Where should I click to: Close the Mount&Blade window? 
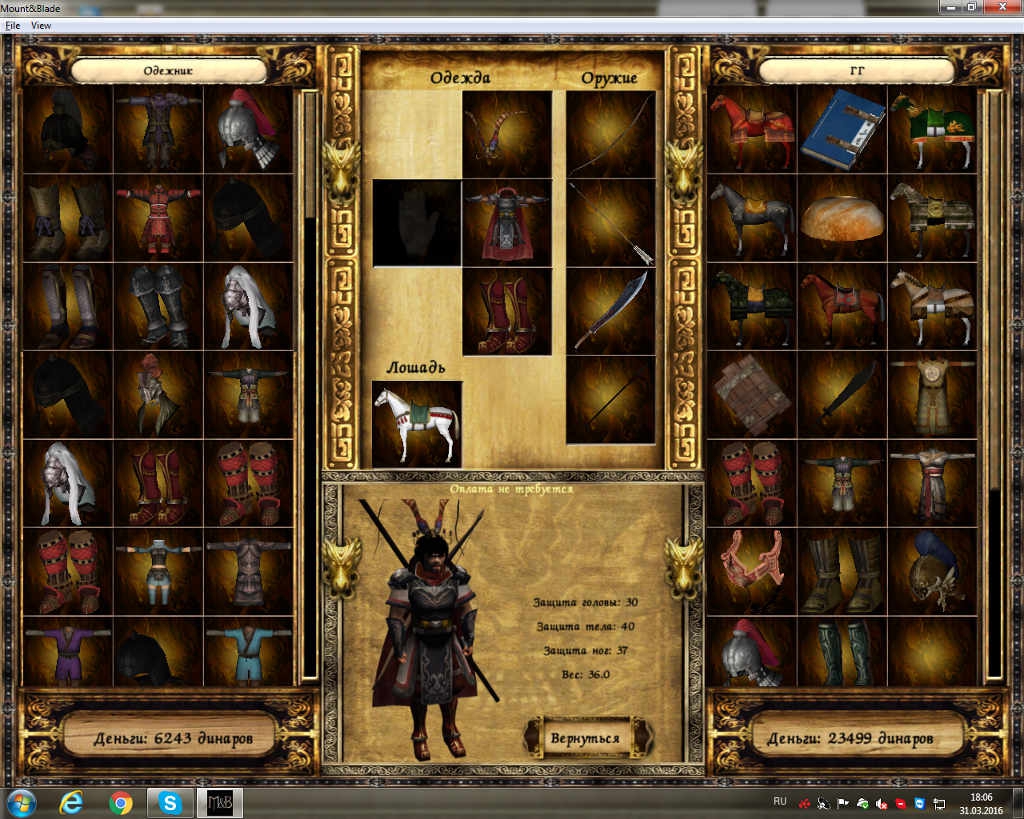point(1004,7)
